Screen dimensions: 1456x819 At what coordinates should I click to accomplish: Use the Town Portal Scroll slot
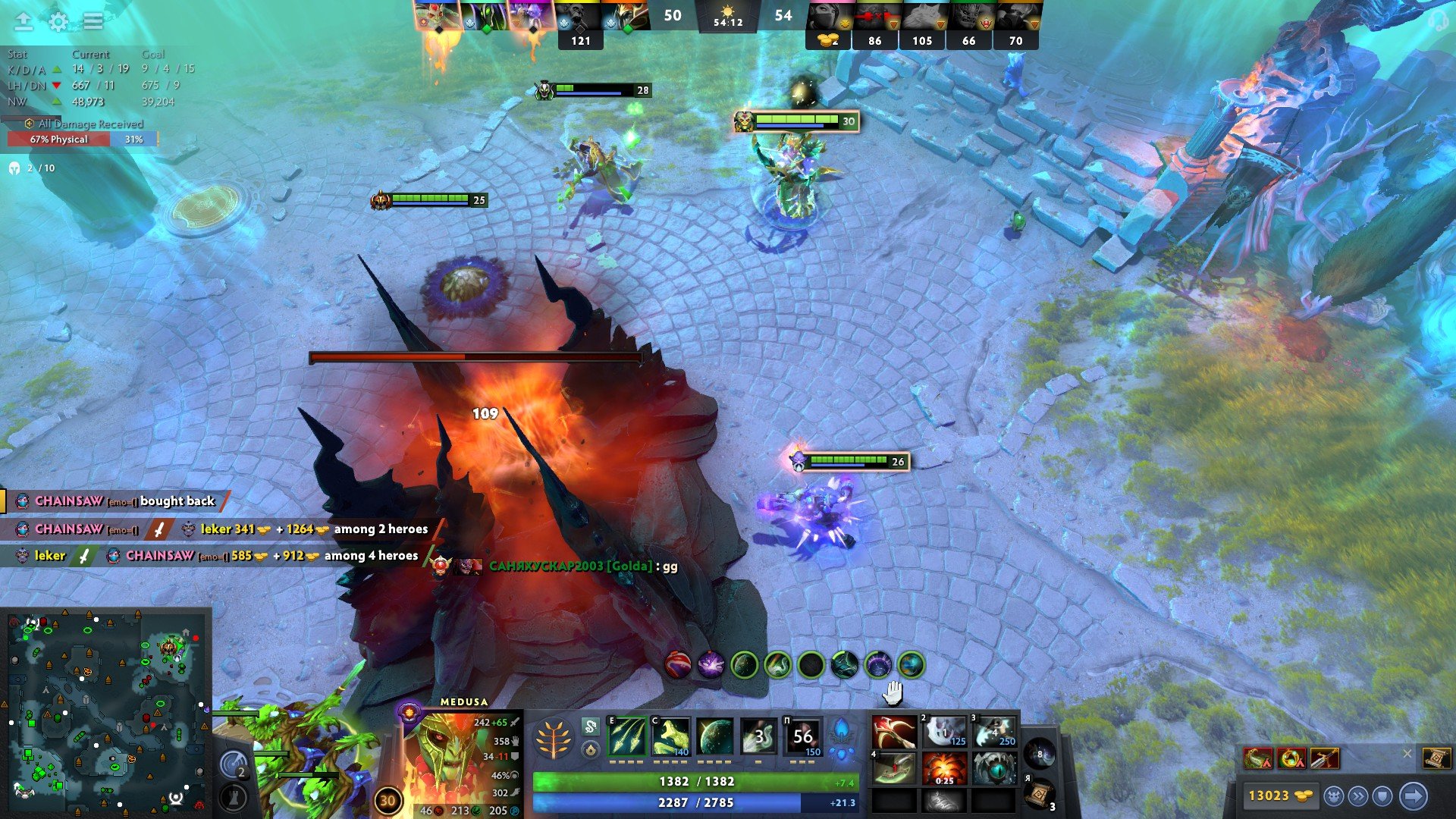coord(1040,793)
